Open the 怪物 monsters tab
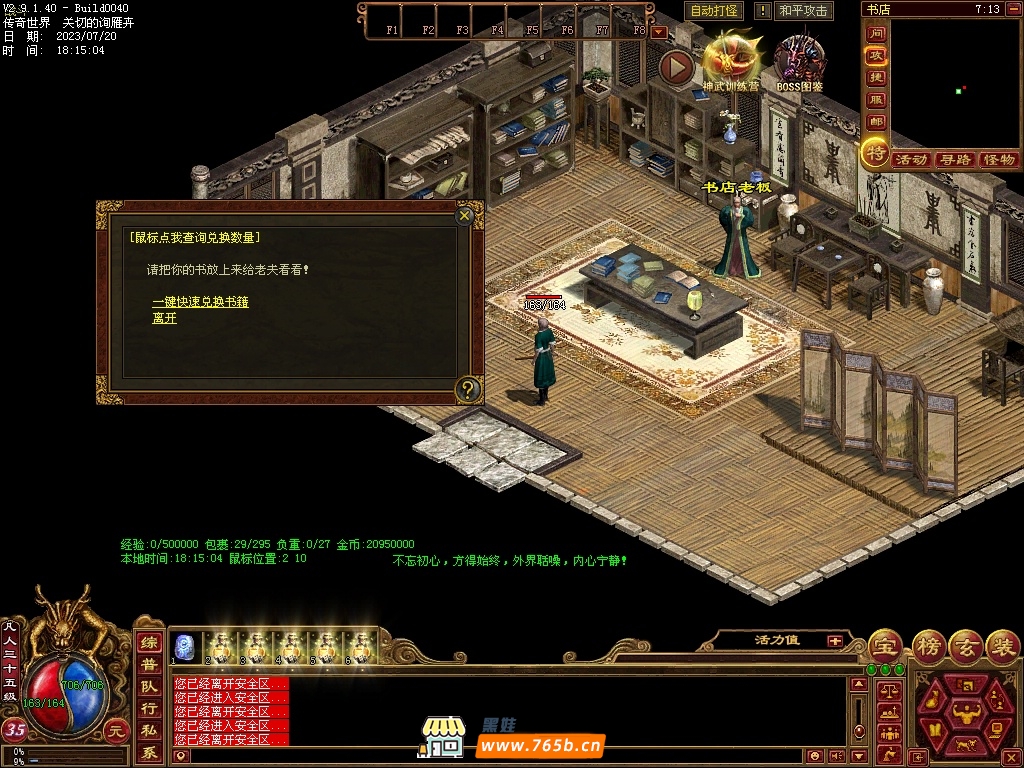The height and width of the screenshot is (768, 1024). click(998, 160)
